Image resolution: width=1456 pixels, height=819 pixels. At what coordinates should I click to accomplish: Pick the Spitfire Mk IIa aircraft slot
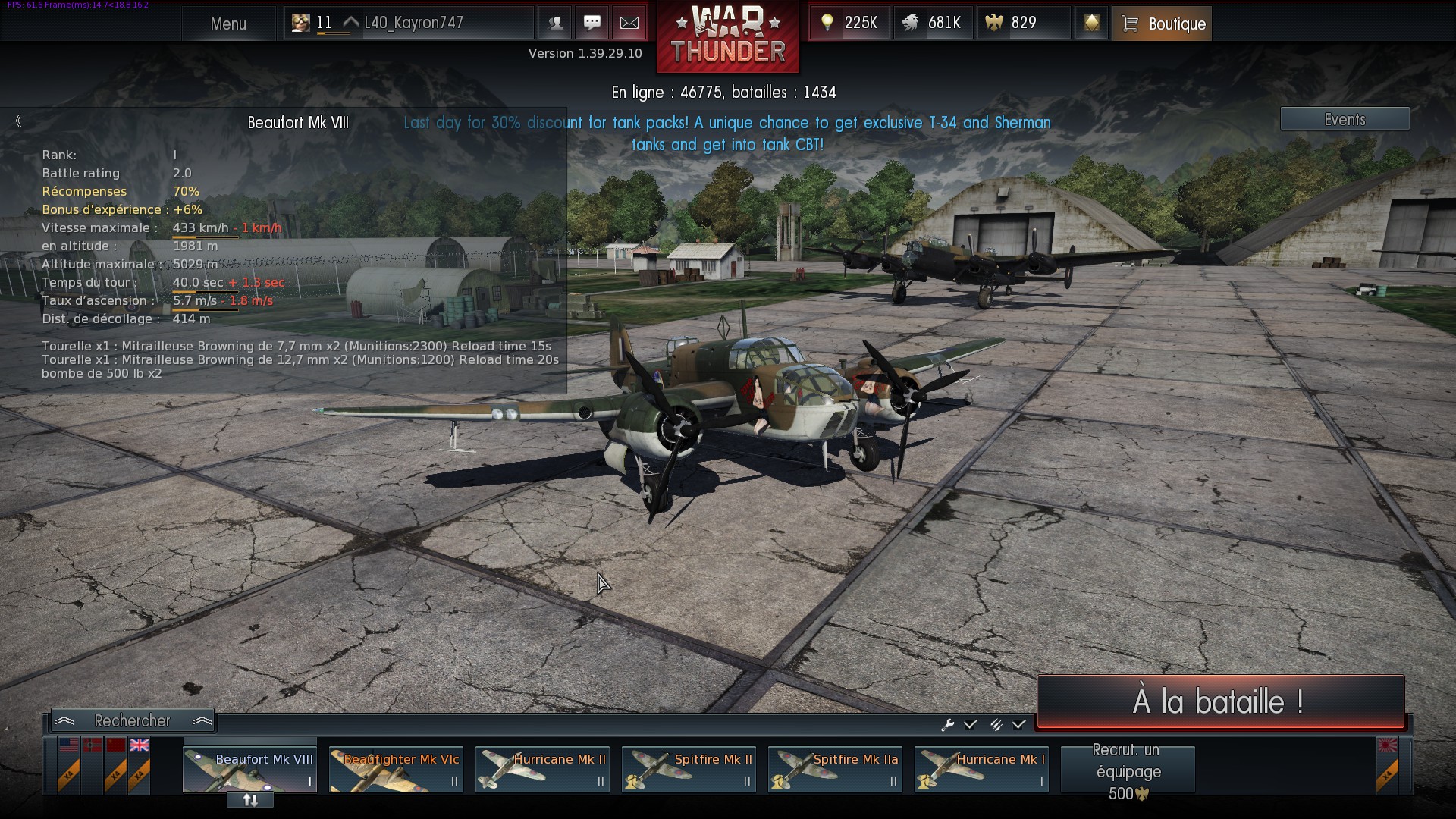[x=835, y=769]
